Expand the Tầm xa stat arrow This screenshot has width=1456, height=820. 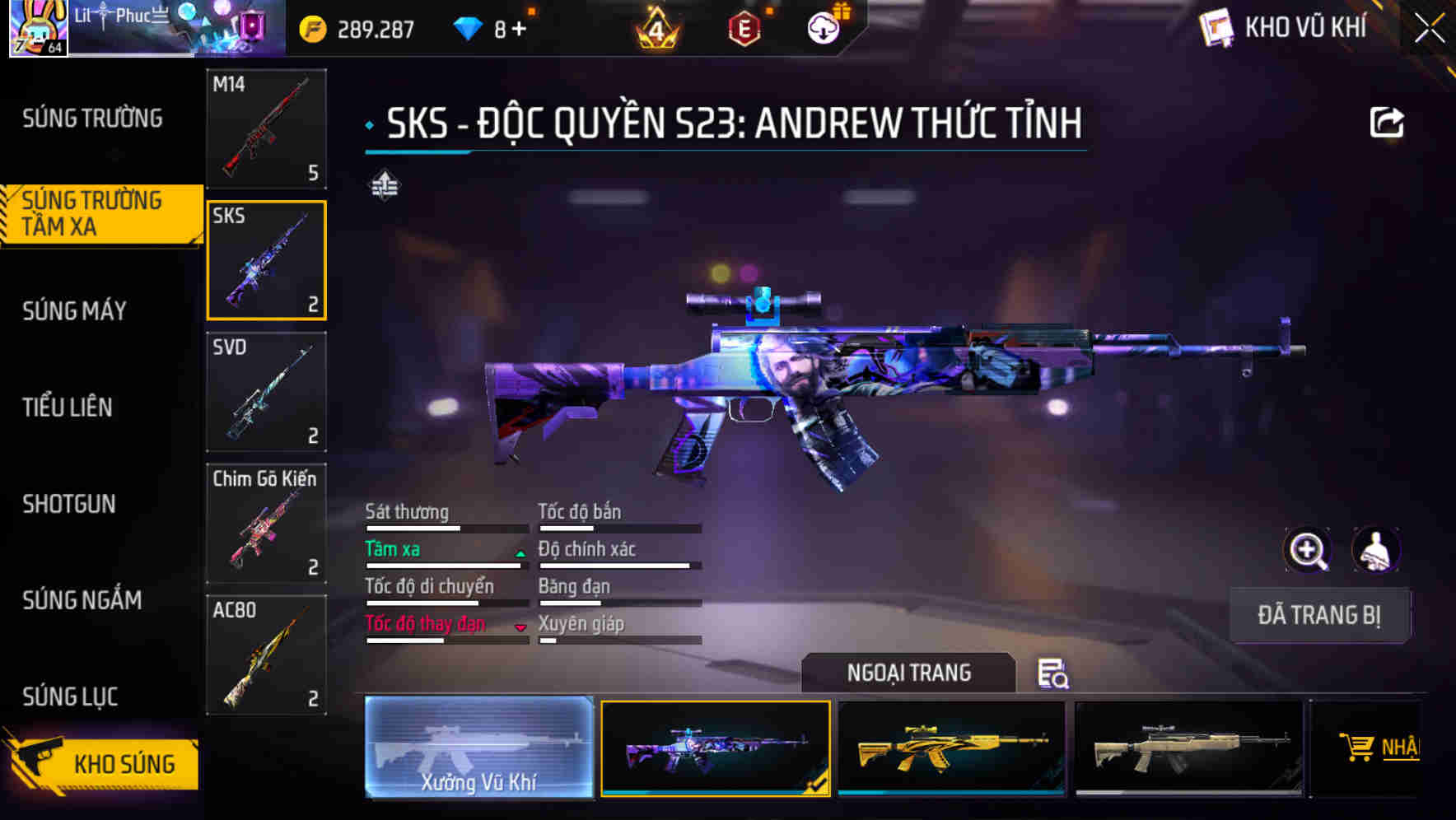pos(520,553)
